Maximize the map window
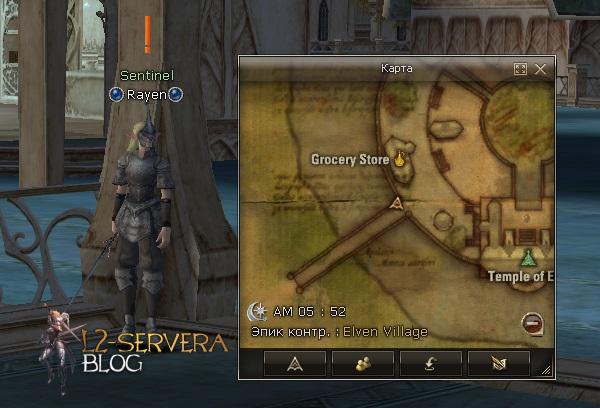Image resolution: width=600 pixels, height=408 pixels. 520,69
